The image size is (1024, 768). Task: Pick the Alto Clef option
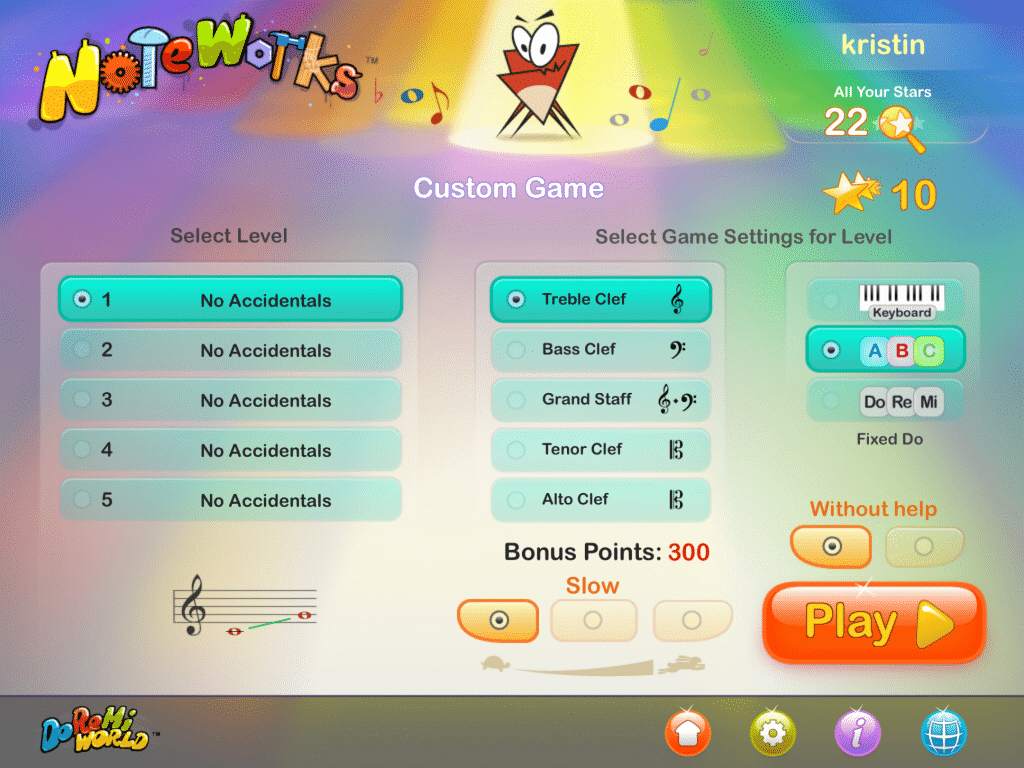tap(600, 499)
